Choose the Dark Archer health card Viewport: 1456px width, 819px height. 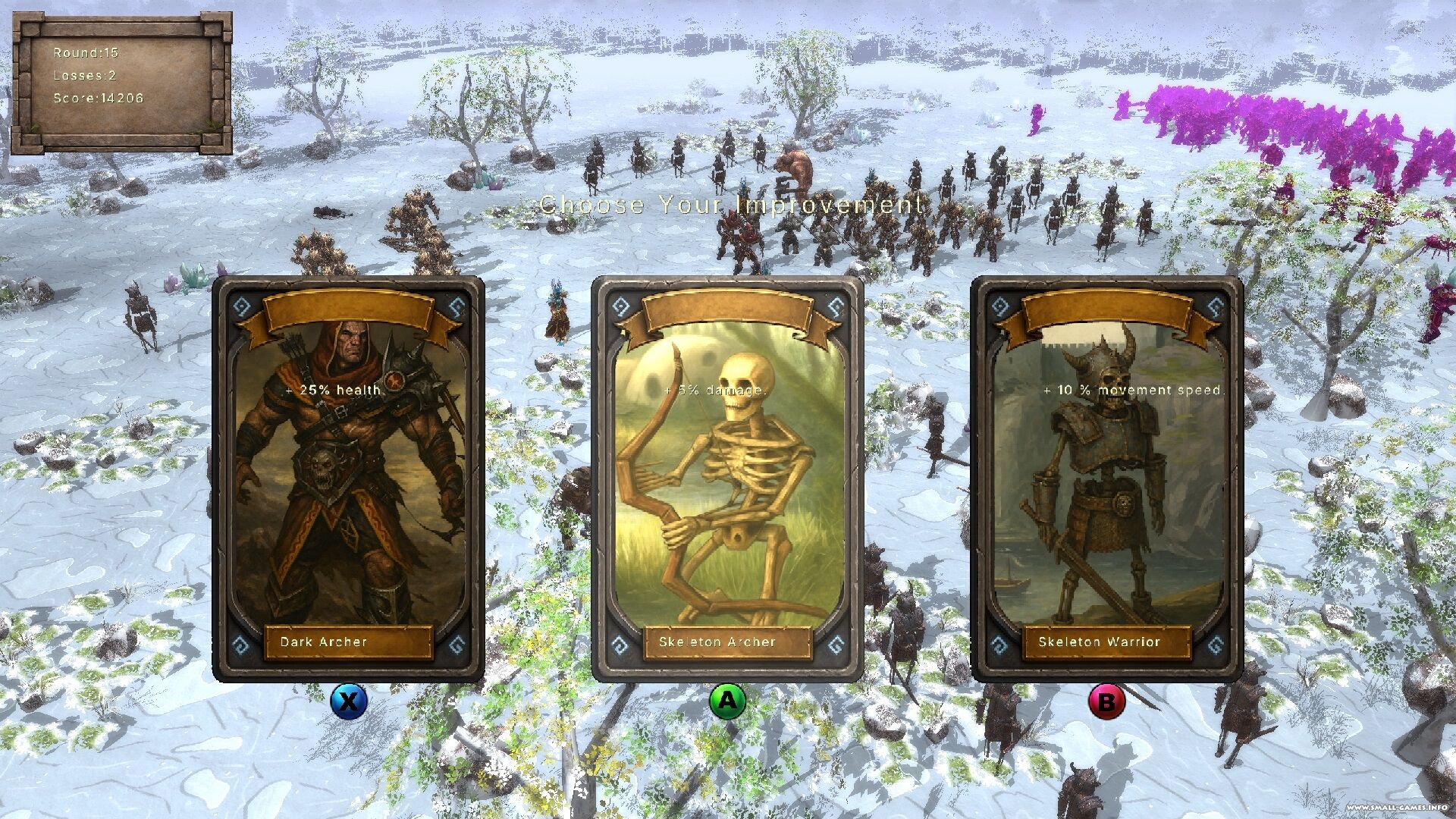348,479
